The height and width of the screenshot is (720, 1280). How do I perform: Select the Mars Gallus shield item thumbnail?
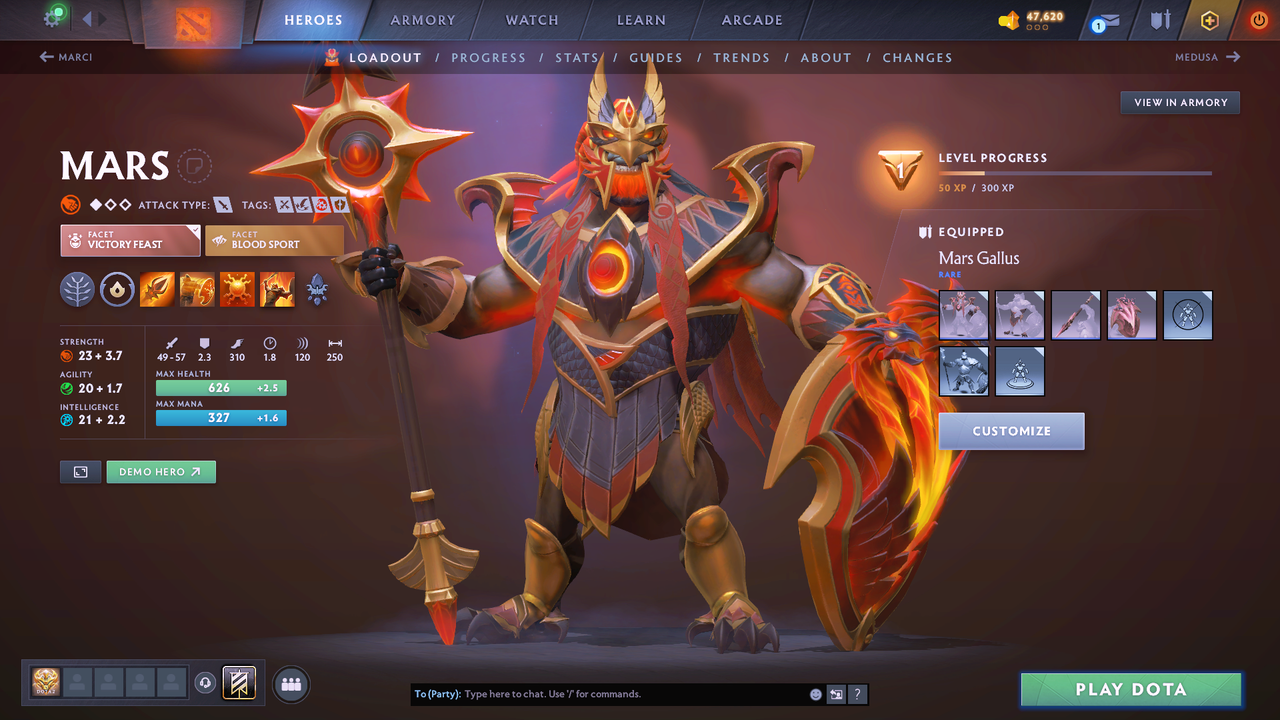(1132, 315)
